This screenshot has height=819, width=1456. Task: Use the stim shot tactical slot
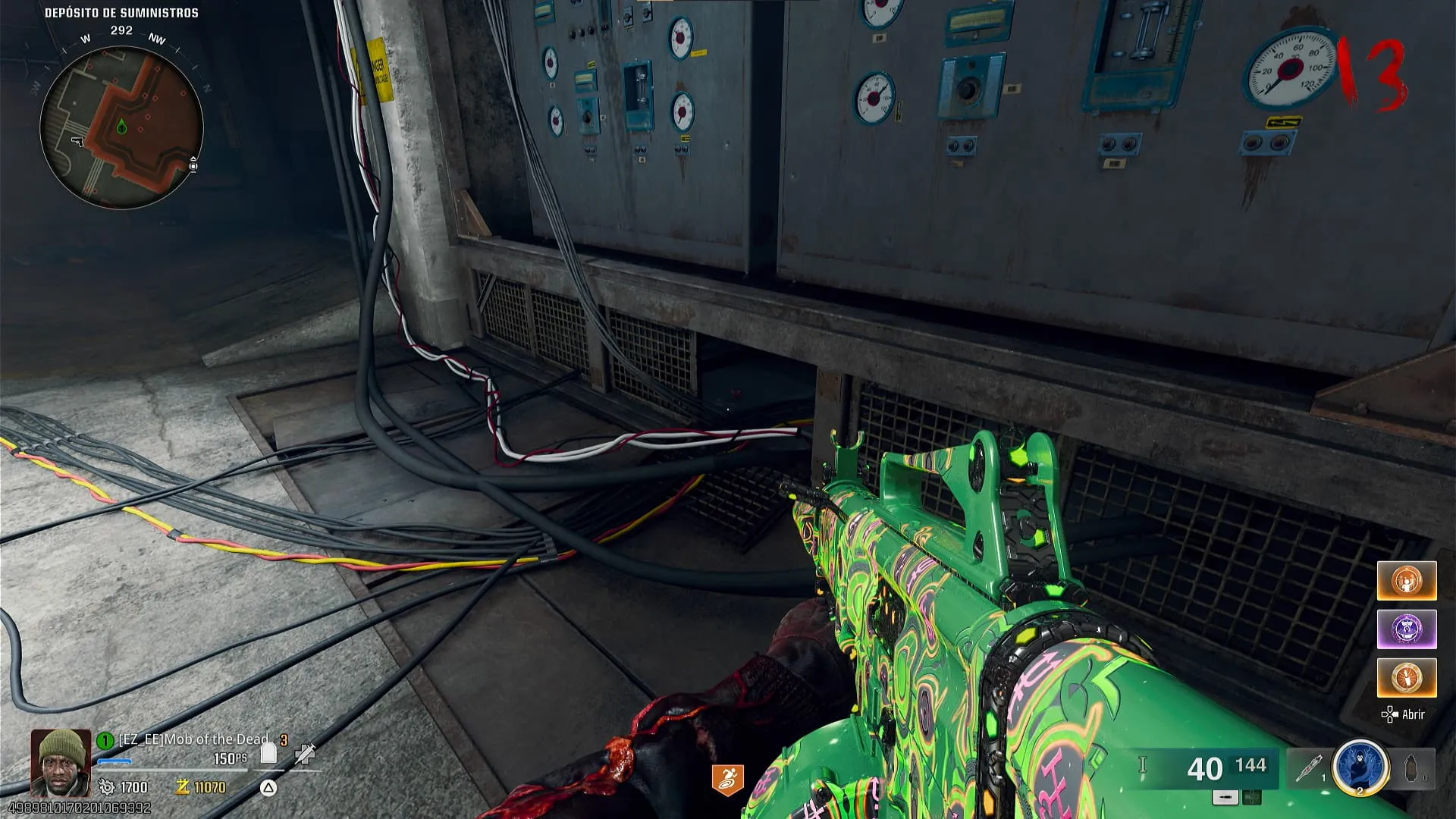click(x=1310, y=767)
